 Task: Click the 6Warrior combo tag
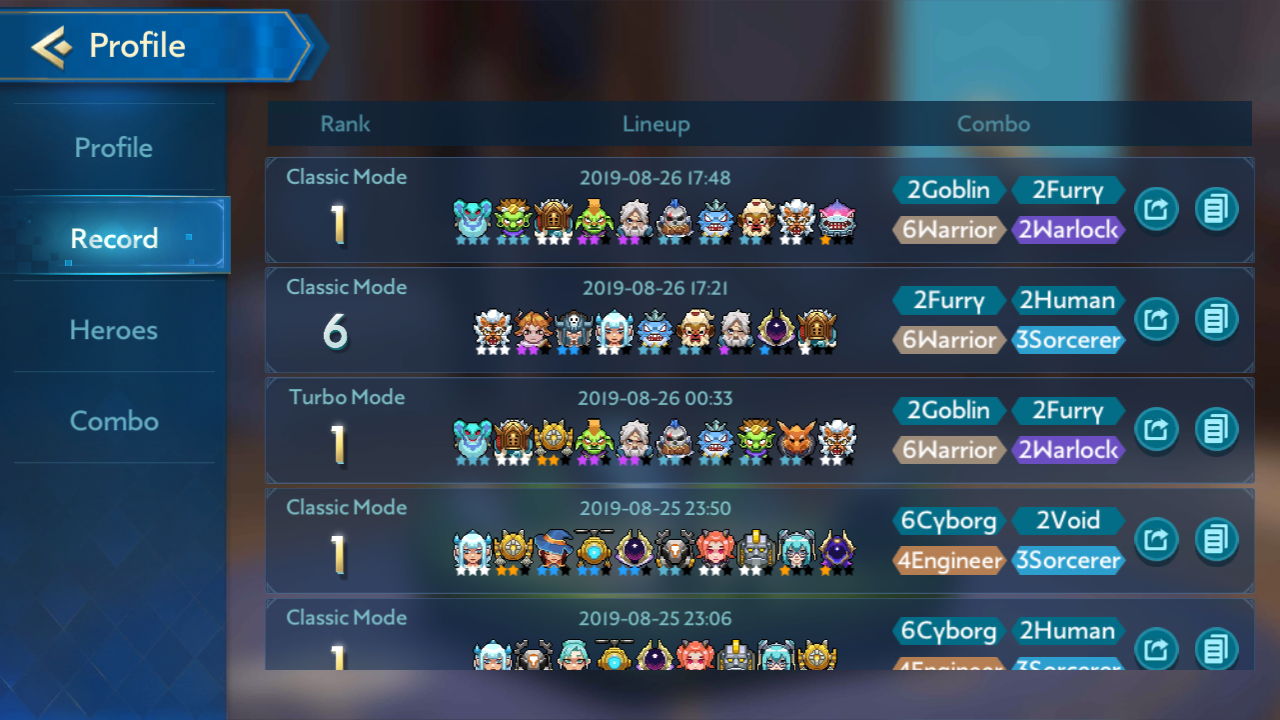(948, 229)
